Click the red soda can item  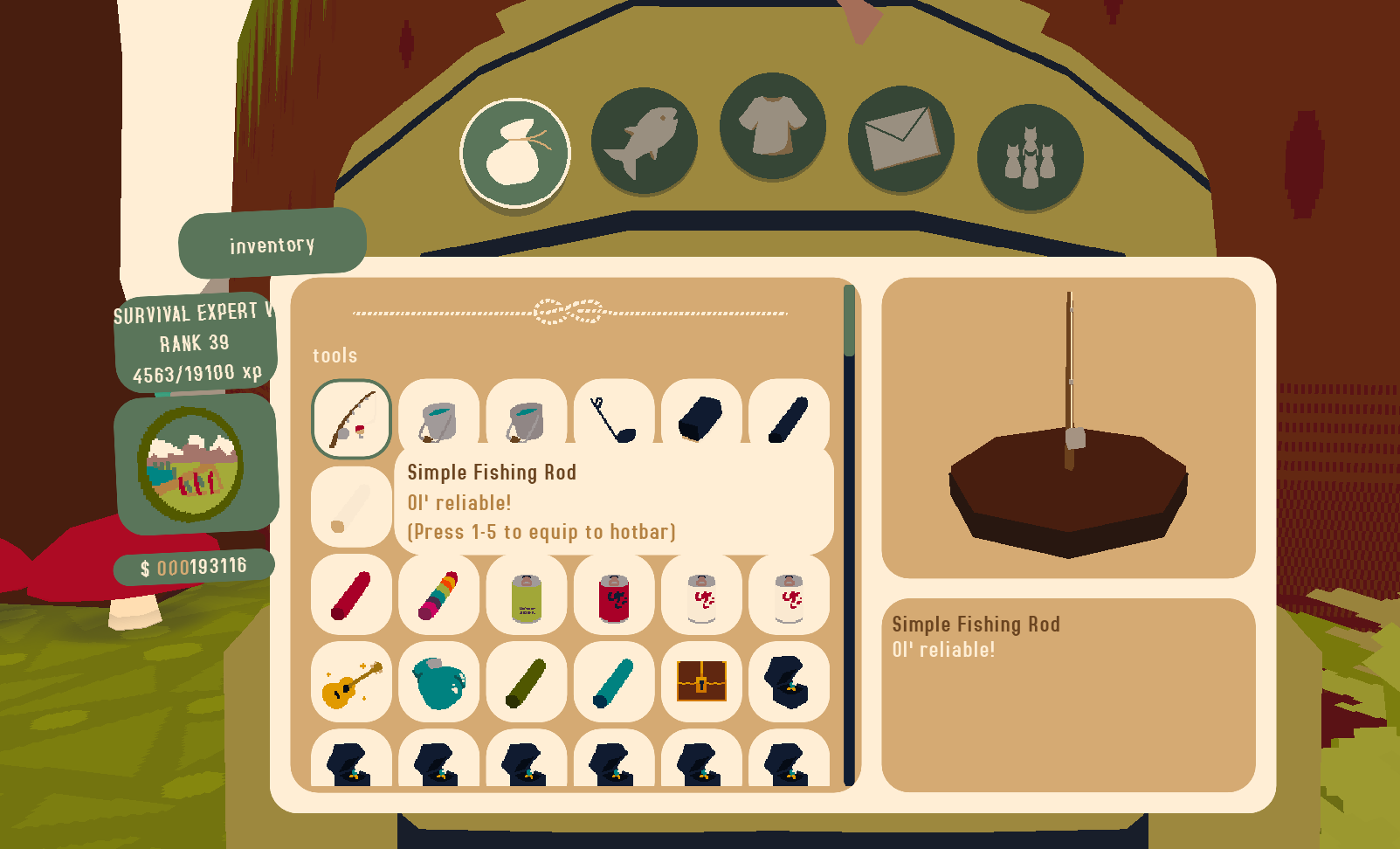(613, 595)
